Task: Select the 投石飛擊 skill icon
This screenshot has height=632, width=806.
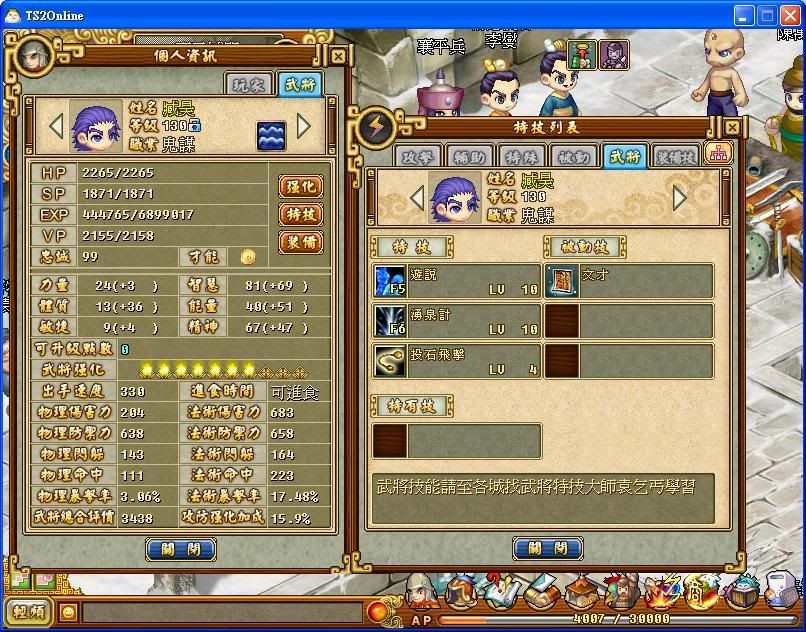Action: (389, 361)
